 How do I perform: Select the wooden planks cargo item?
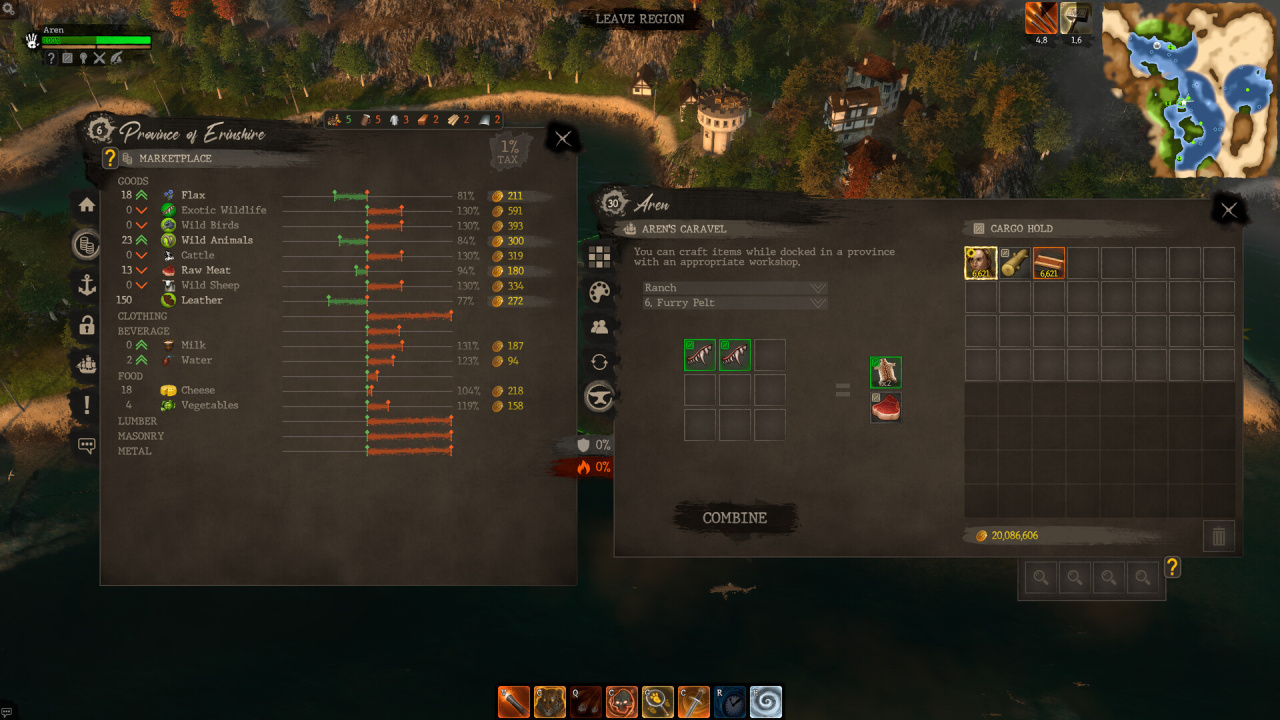click(x=1049, y=263)
